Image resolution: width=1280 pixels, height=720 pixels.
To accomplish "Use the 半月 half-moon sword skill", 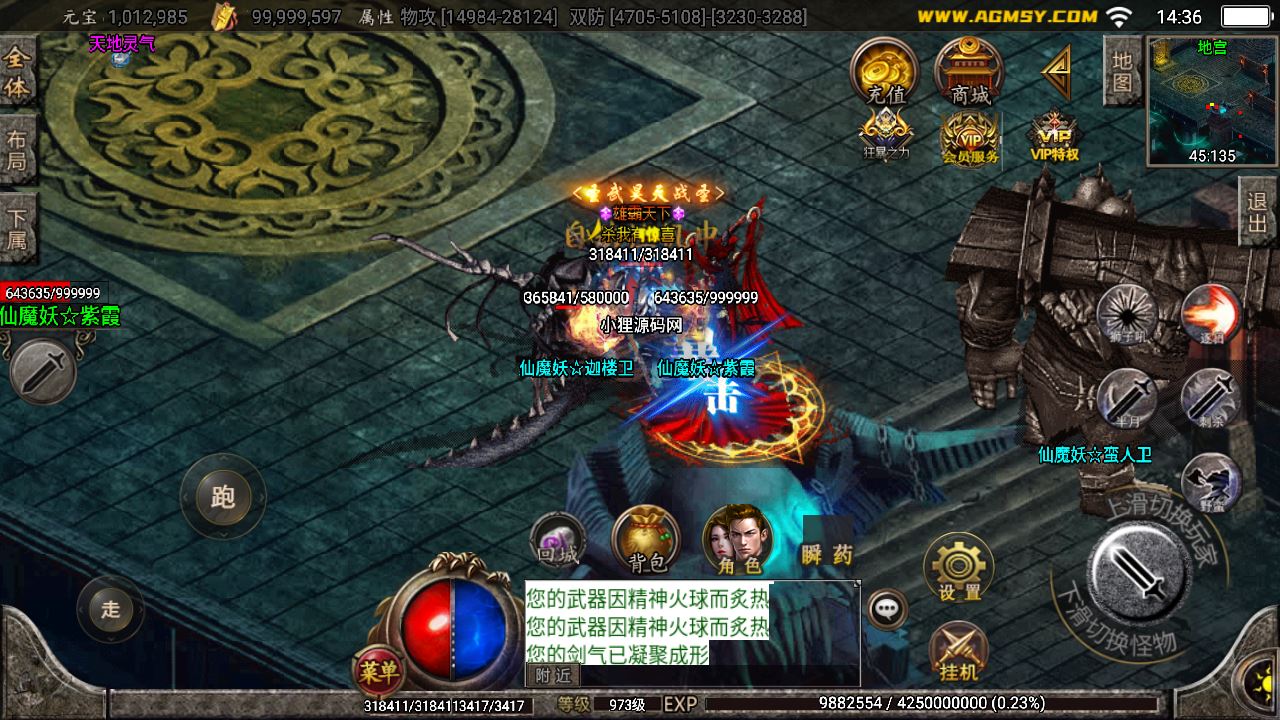I will tap(1127, 398).
